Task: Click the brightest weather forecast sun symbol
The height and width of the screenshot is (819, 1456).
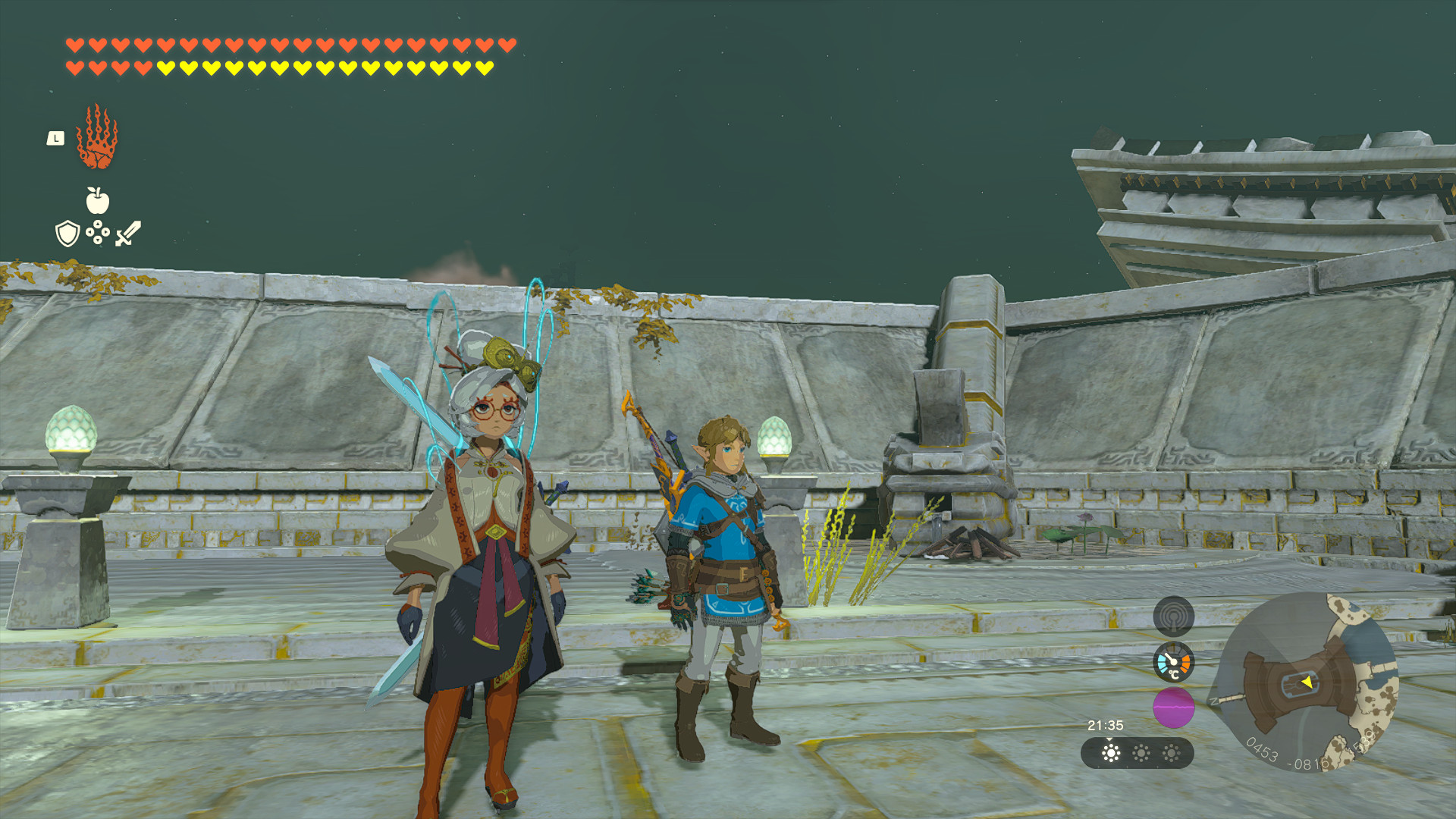Action: (x=1111, y=755)
